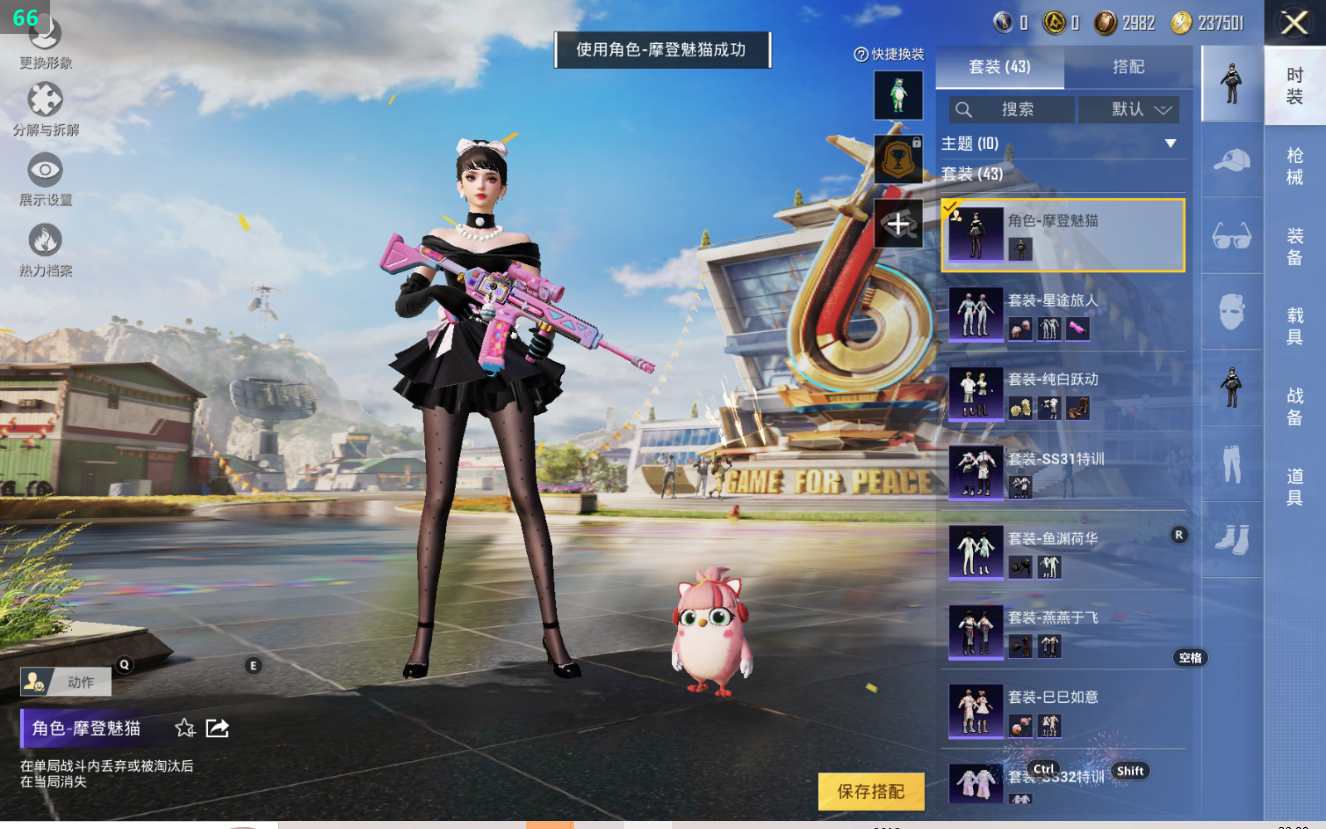Pick the 套装-鱼渊荷华 outfit
Screen dimensions: 1326x829
tap(1063, 552)
